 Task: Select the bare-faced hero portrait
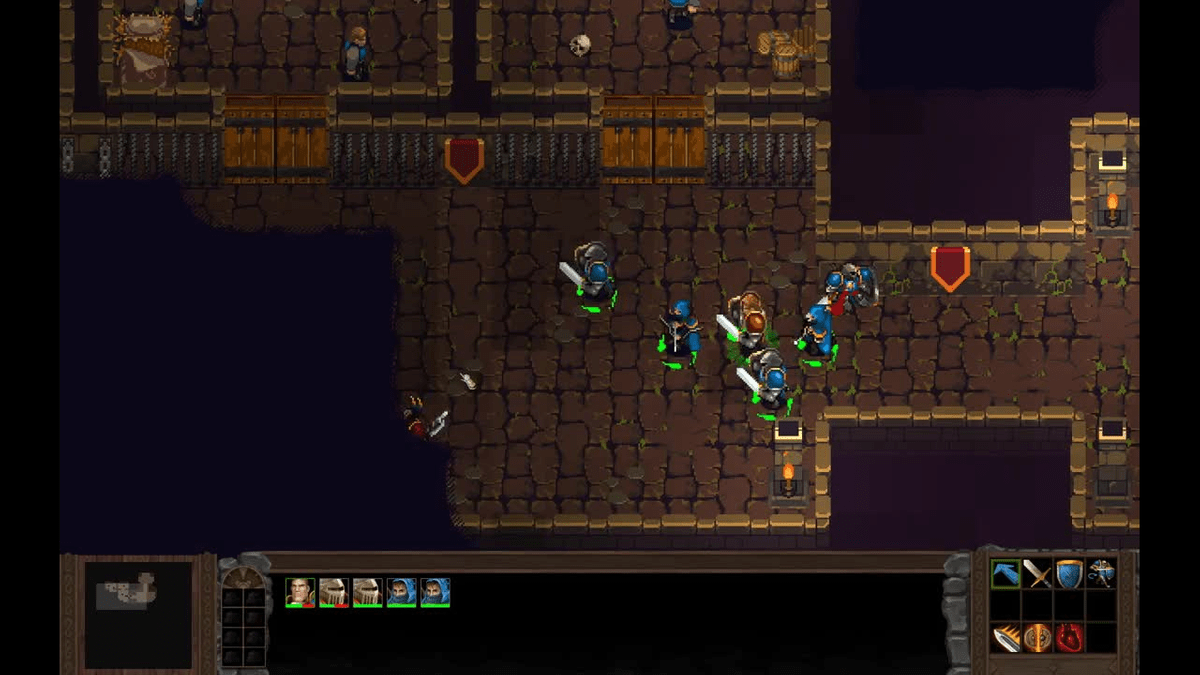(300, 592)
